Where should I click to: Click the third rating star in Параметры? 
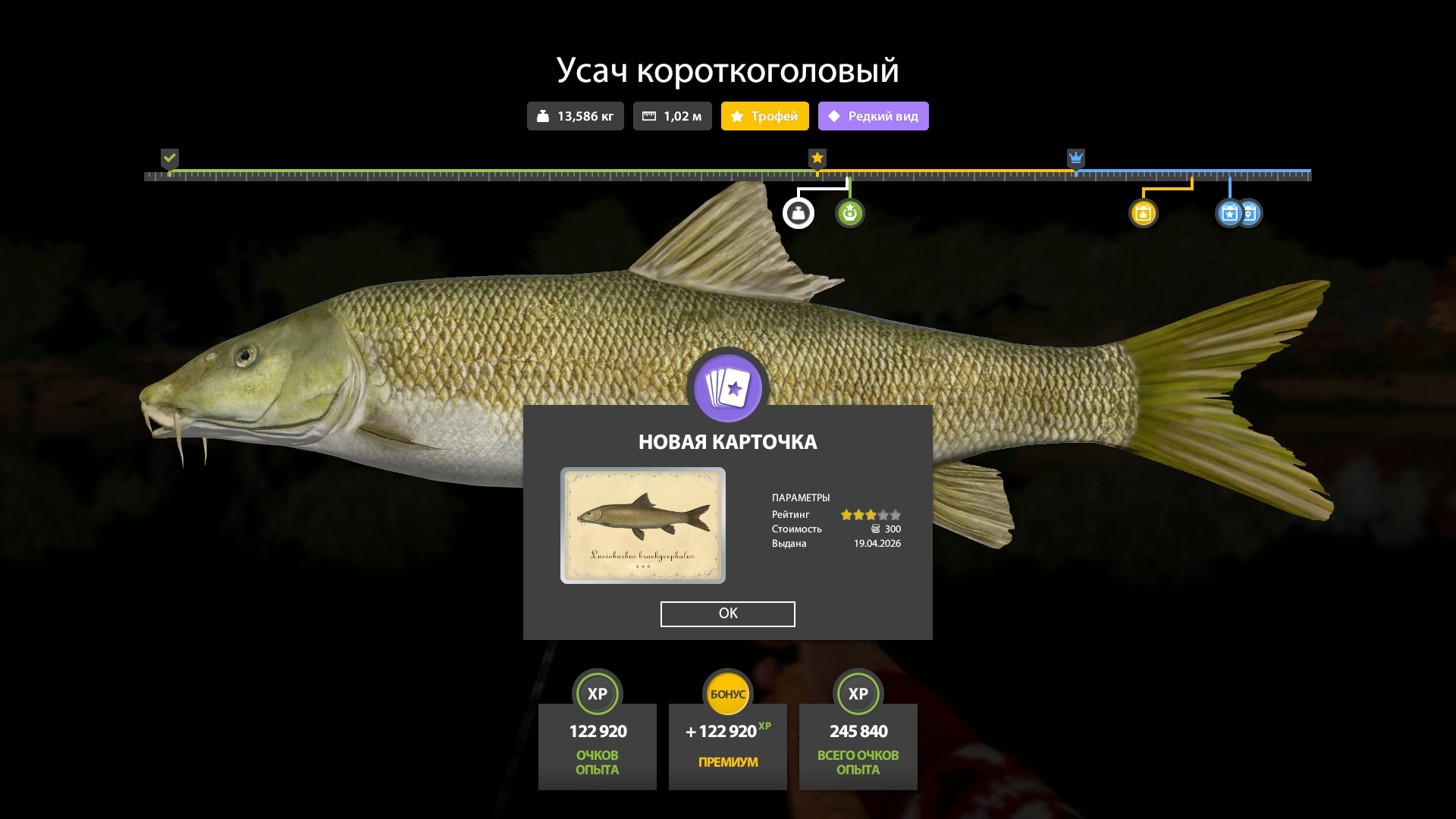(x=871, y=514)
